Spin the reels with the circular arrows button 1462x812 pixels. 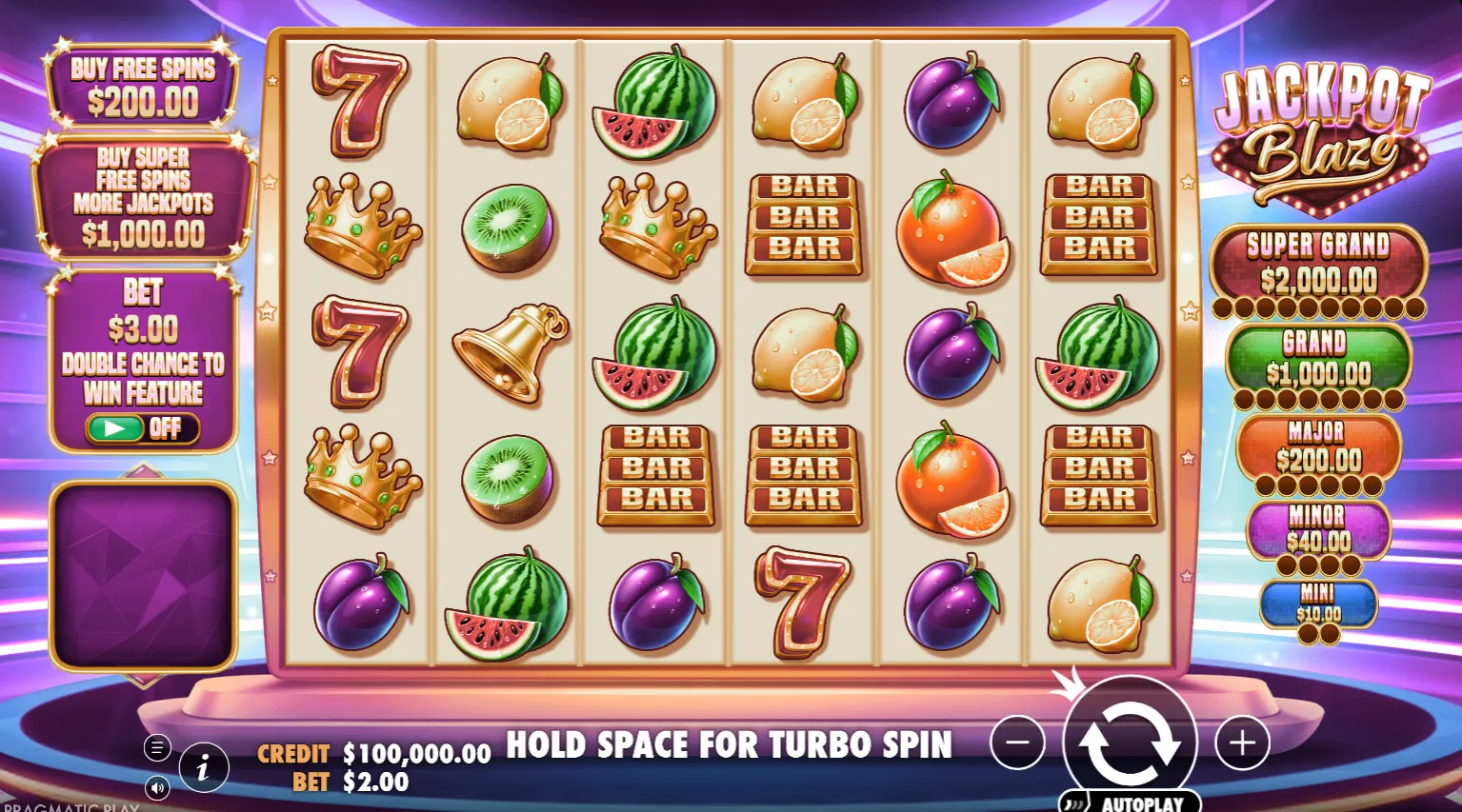click(x=1130, y=742)
